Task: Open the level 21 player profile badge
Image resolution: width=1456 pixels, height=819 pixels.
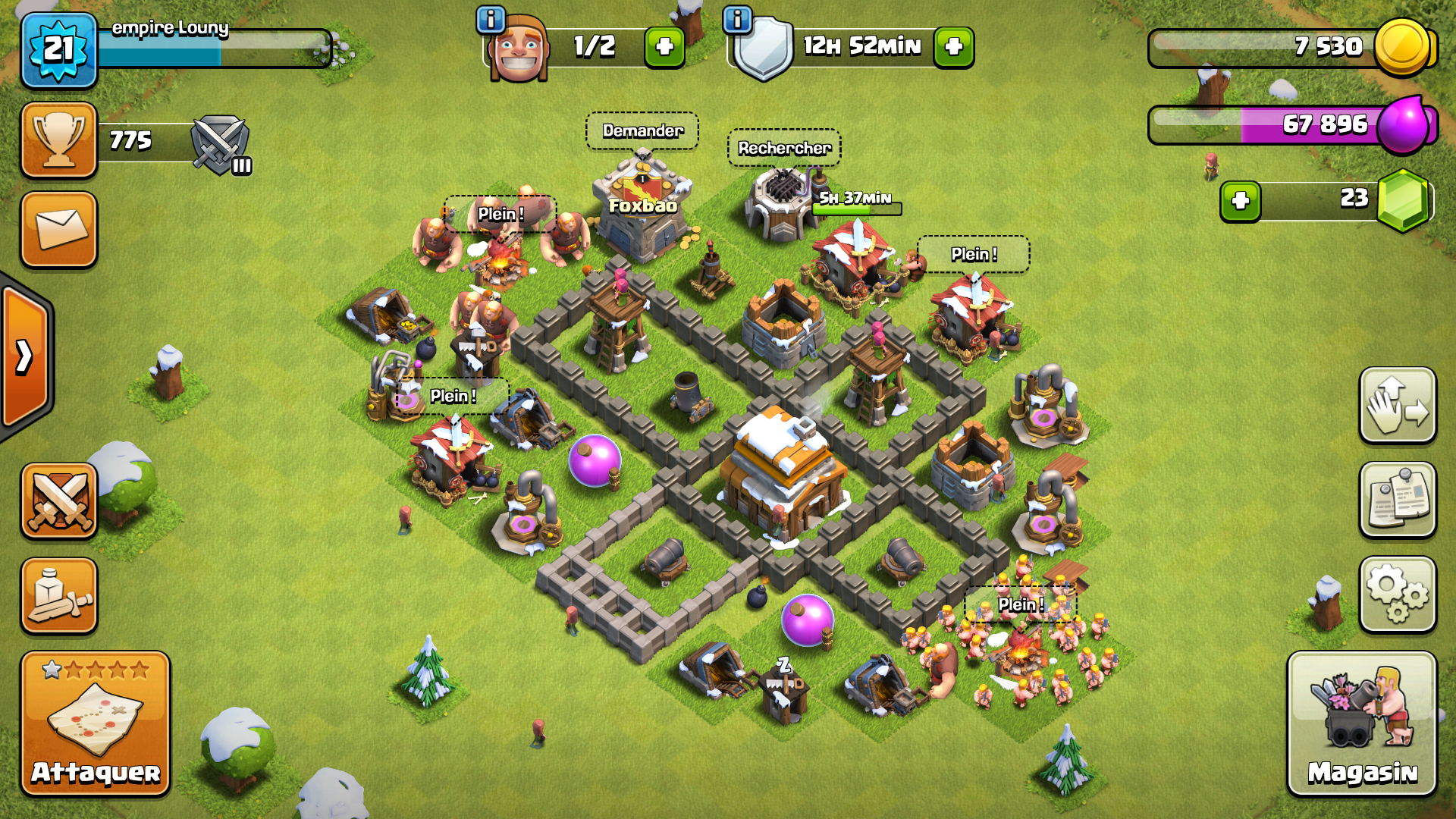Action: pyautogui.click(x=59, y=50)
